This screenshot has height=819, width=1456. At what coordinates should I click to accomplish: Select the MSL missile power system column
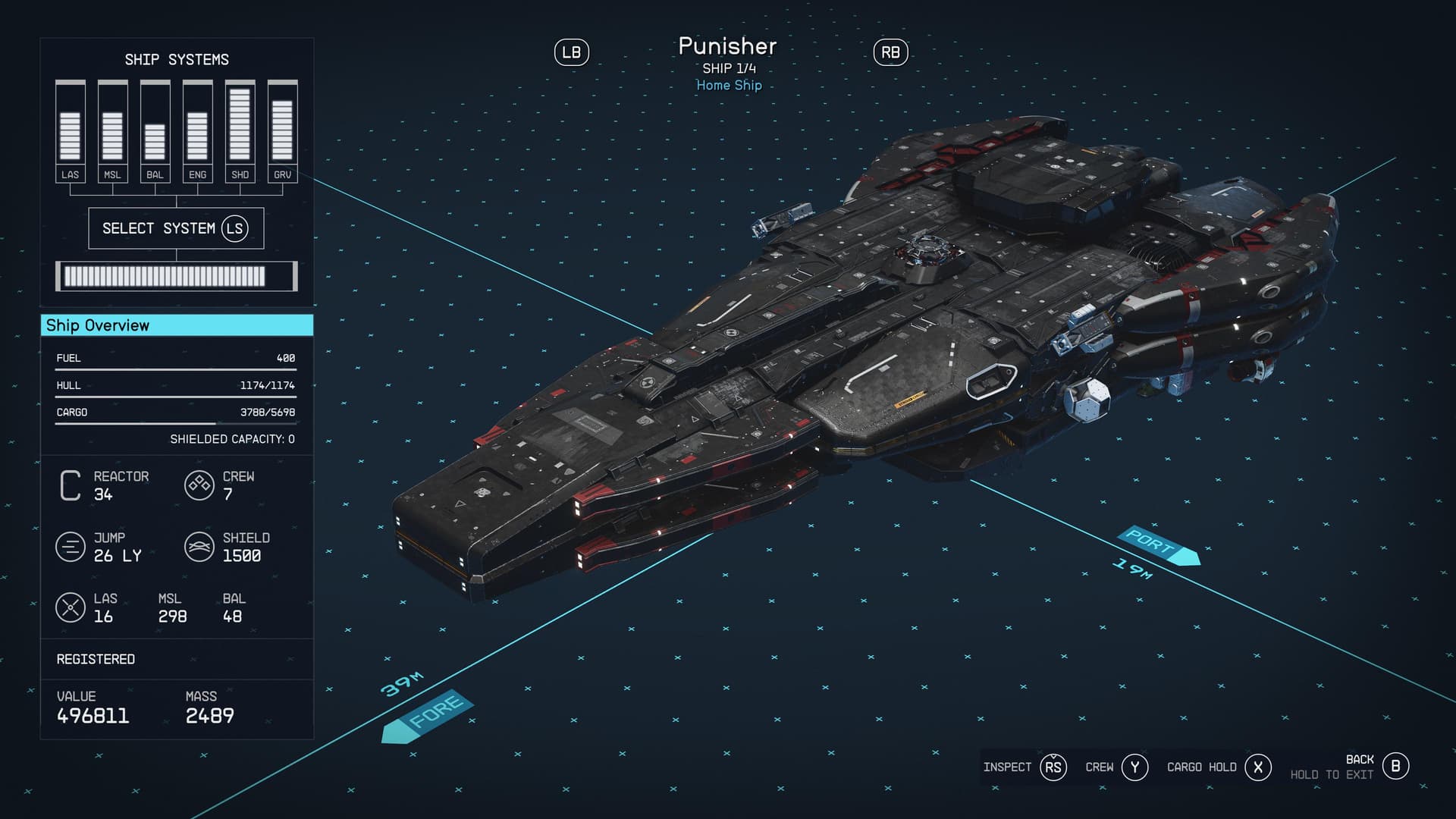(x=112, y=131)
